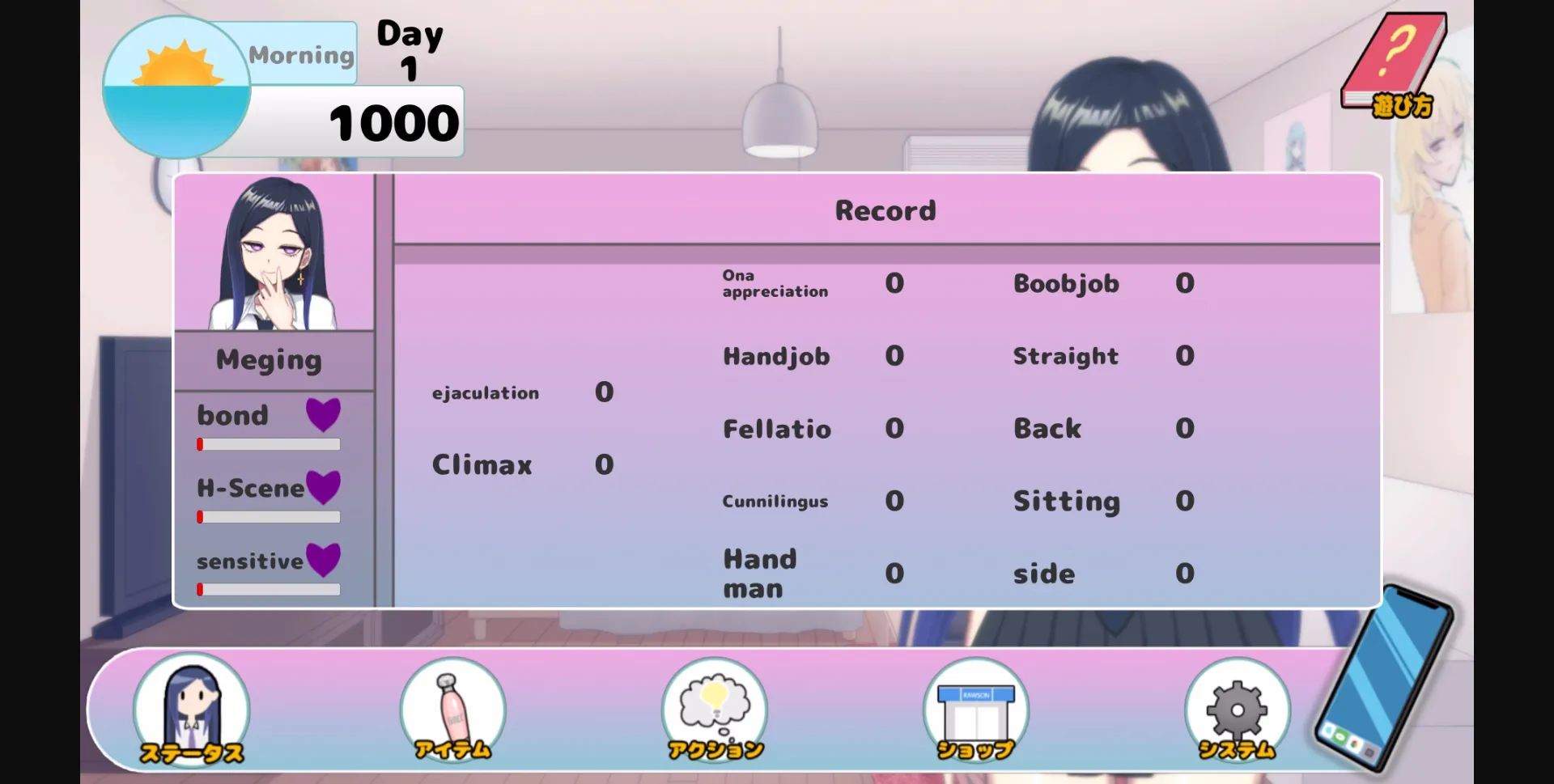Select the Morning time label
Viewport: 1554px width, 784px height.
click(x=300, y=53)
